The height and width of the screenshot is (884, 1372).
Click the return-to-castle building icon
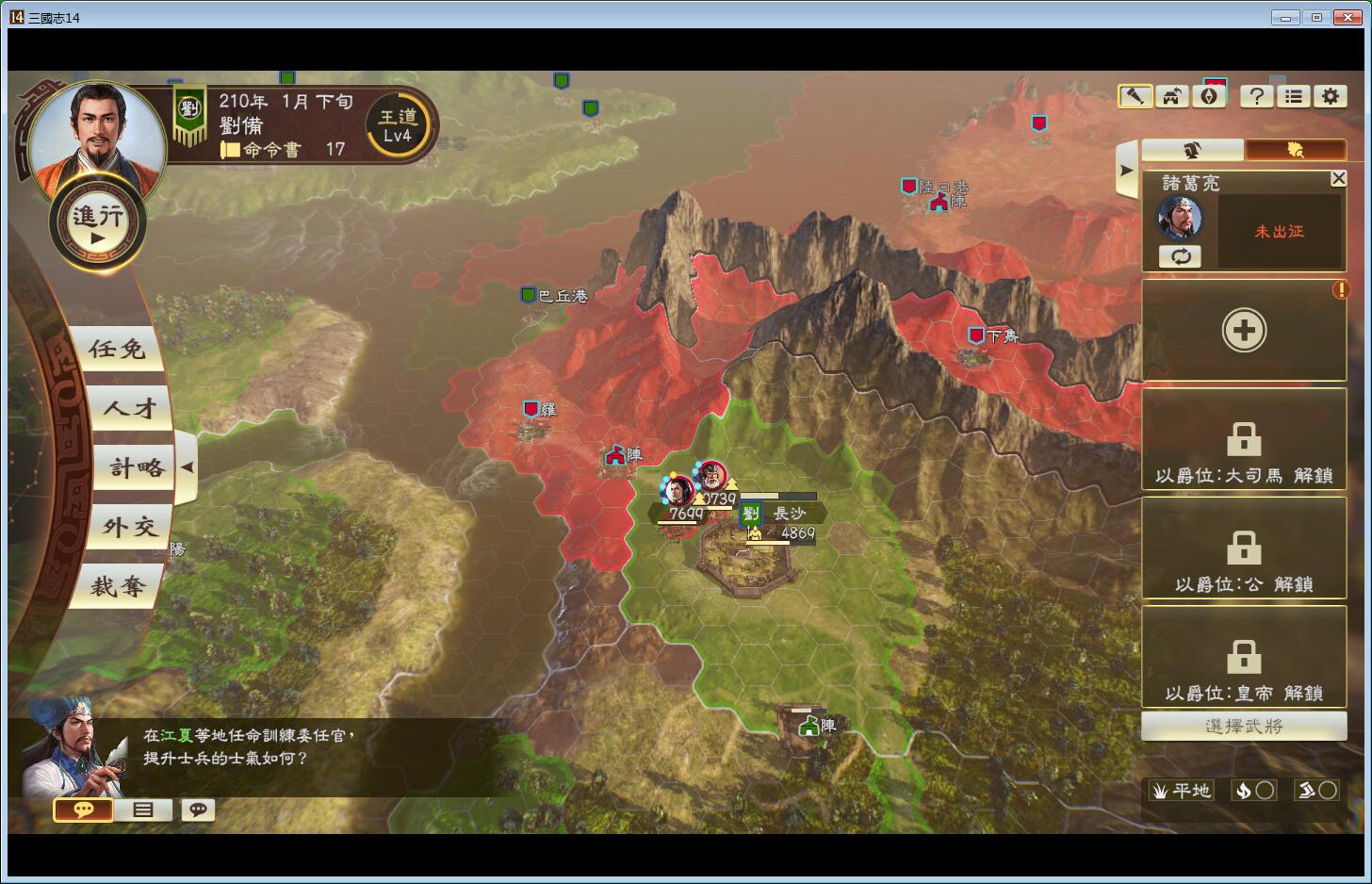tap(1172, 96)
